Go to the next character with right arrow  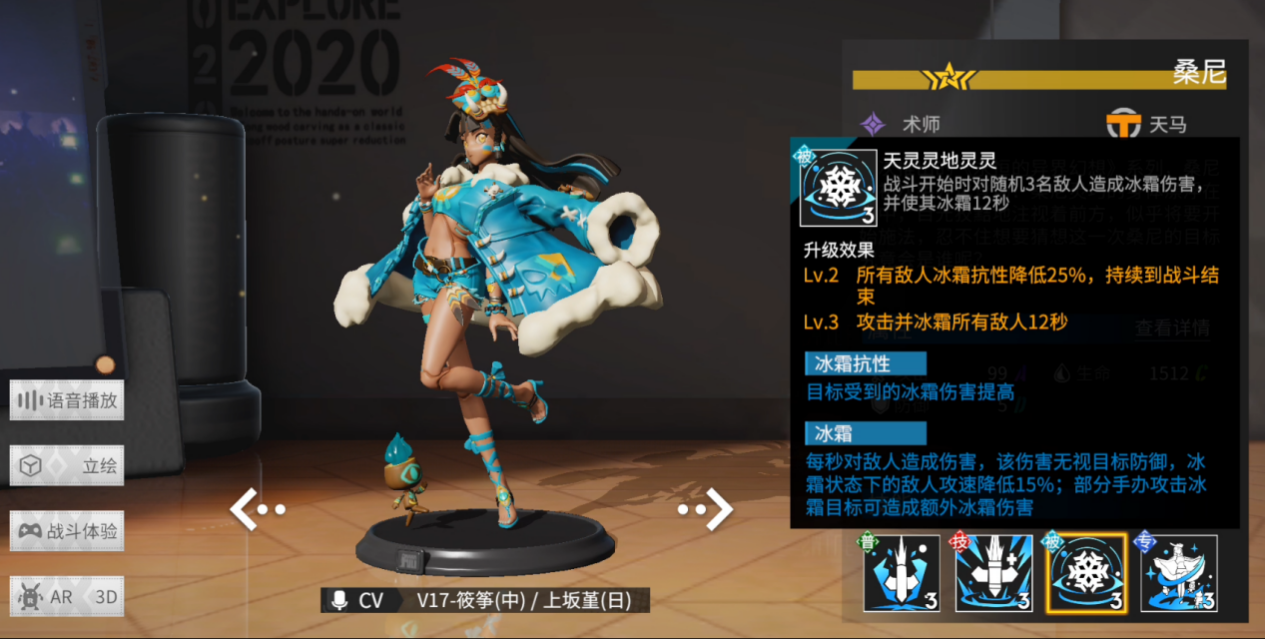[x=706, y=509]
